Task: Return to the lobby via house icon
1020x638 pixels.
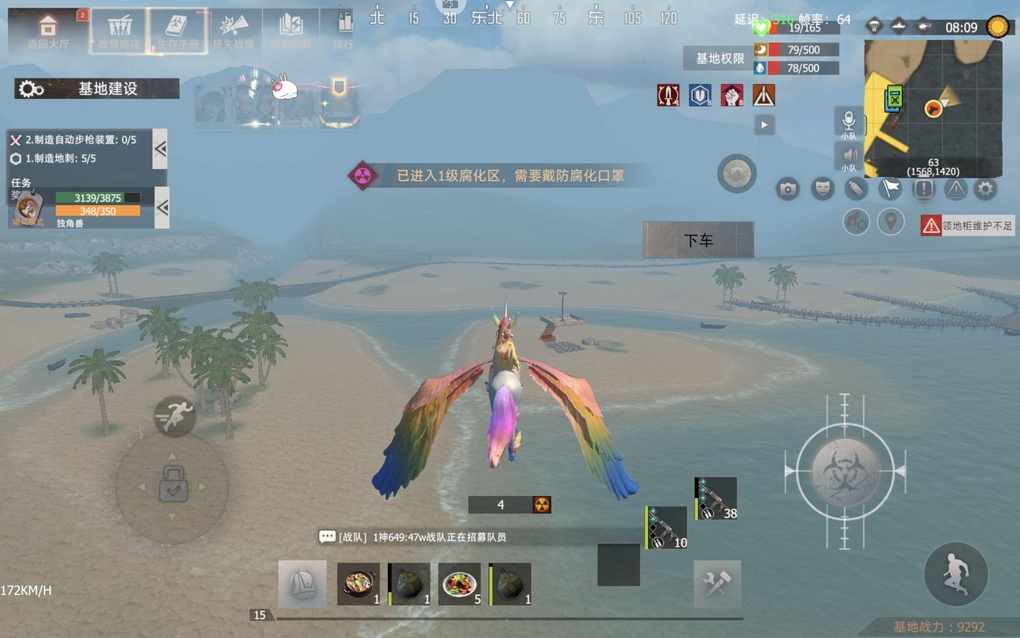Action: click(x=47, y=30)
